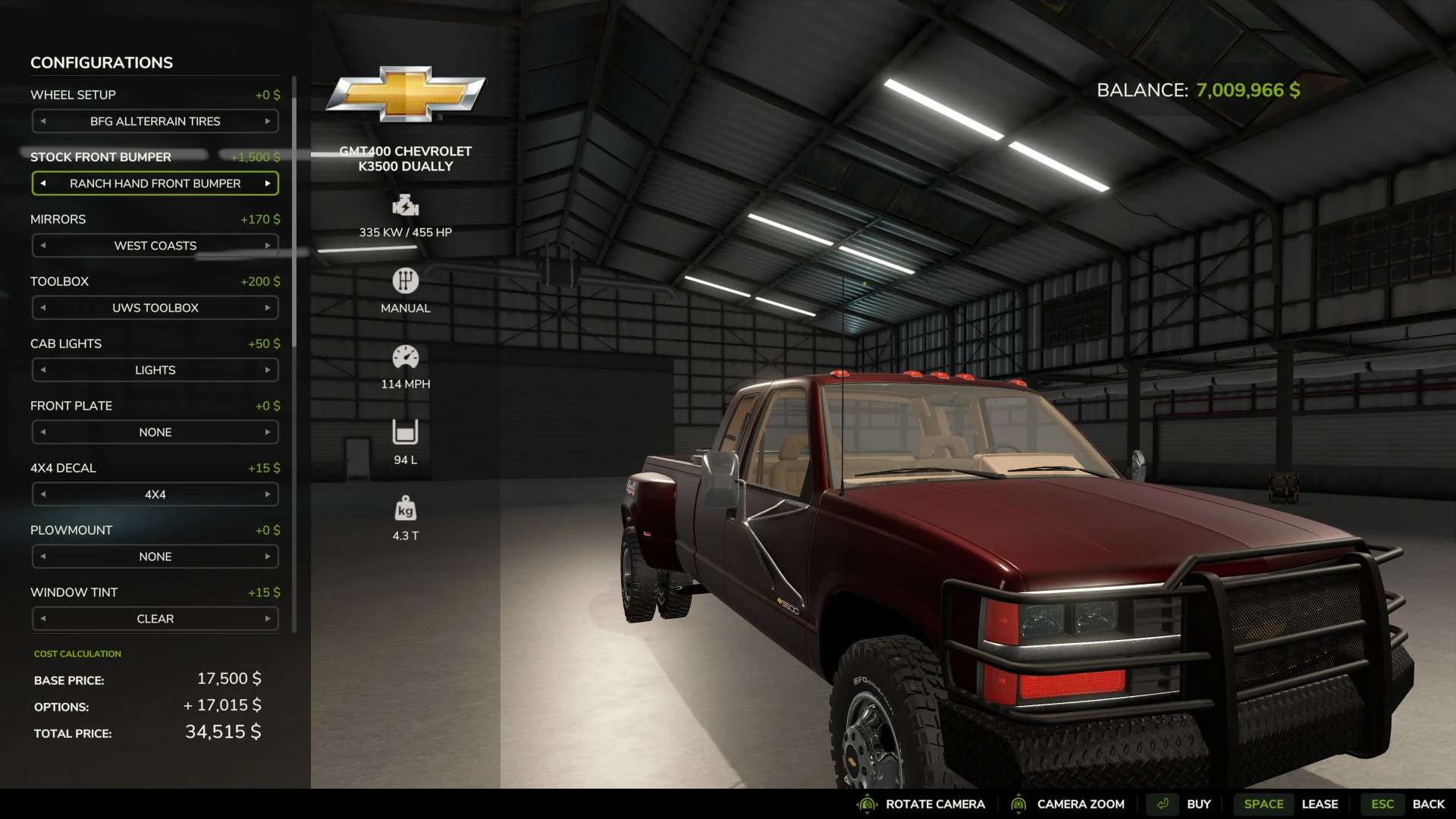The image size is (1456, 819).
Task: Go back to previous front bumper option
Action: [43, 184]
